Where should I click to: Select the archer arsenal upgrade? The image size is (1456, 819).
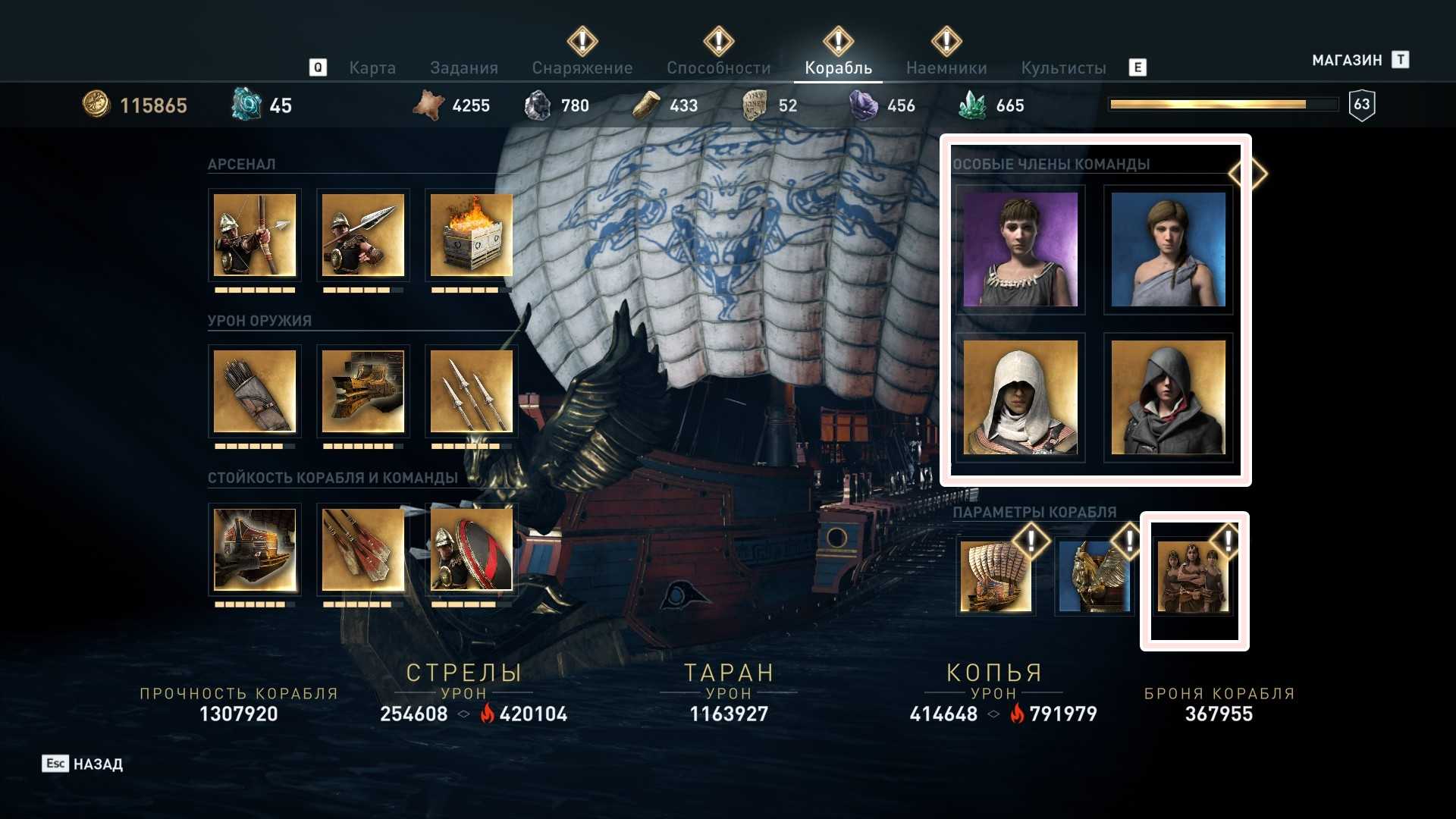[x=255, y=235]
